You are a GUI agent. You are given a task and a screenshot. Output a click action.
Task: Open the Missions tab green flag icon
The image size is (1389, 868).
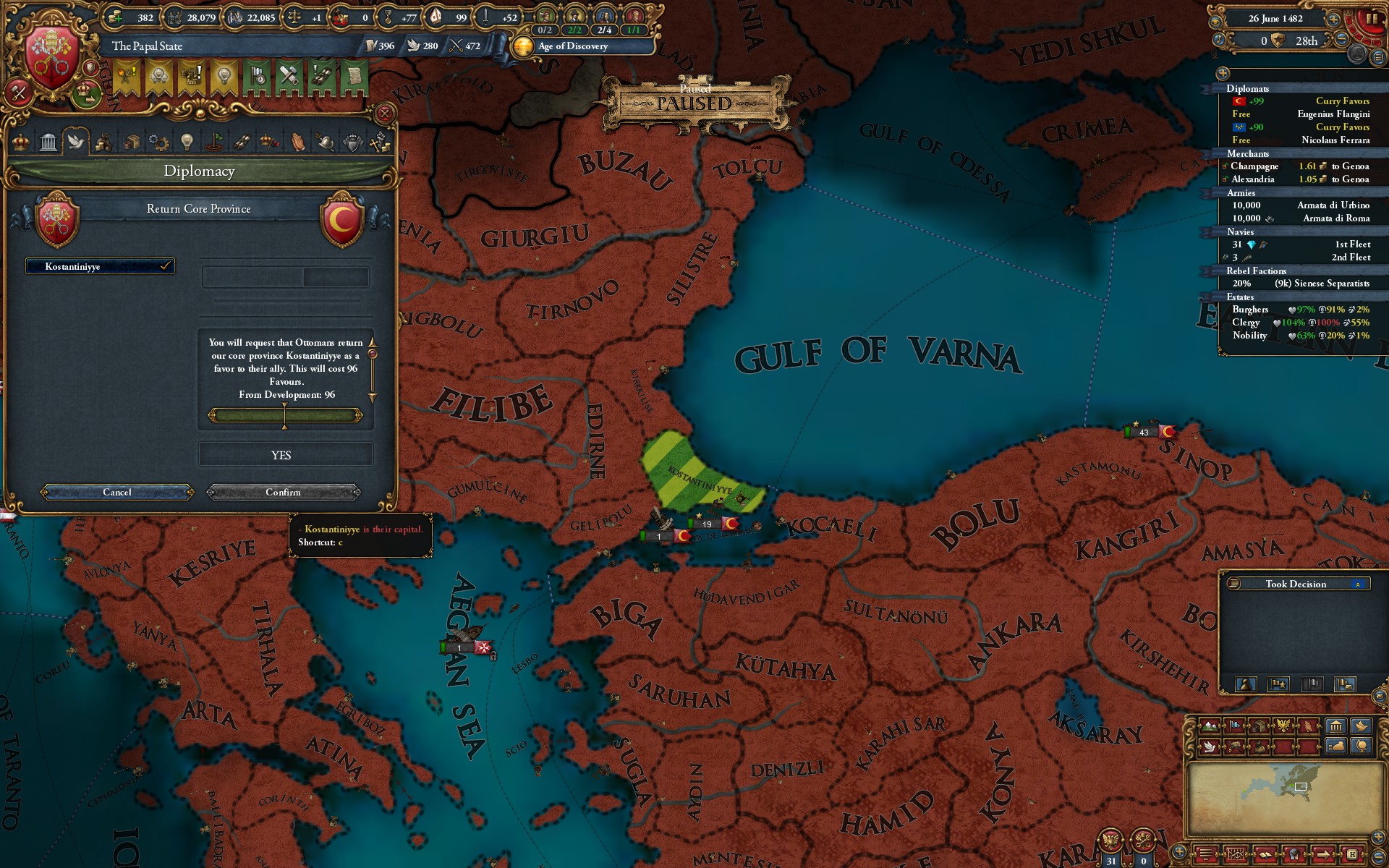215,142
